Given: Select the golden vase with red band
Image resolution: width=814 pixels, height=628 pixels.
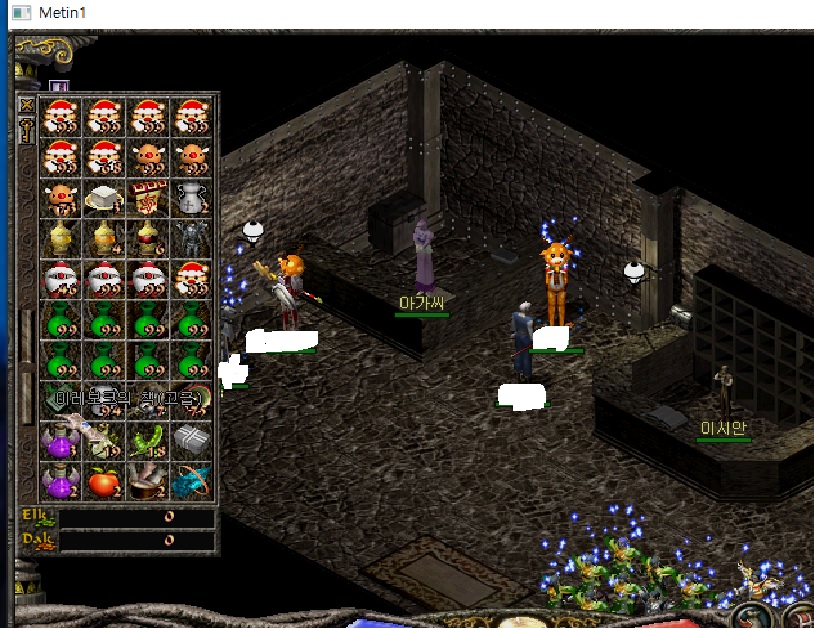Looking at the screenshot, I should click(x=148, y=238).
